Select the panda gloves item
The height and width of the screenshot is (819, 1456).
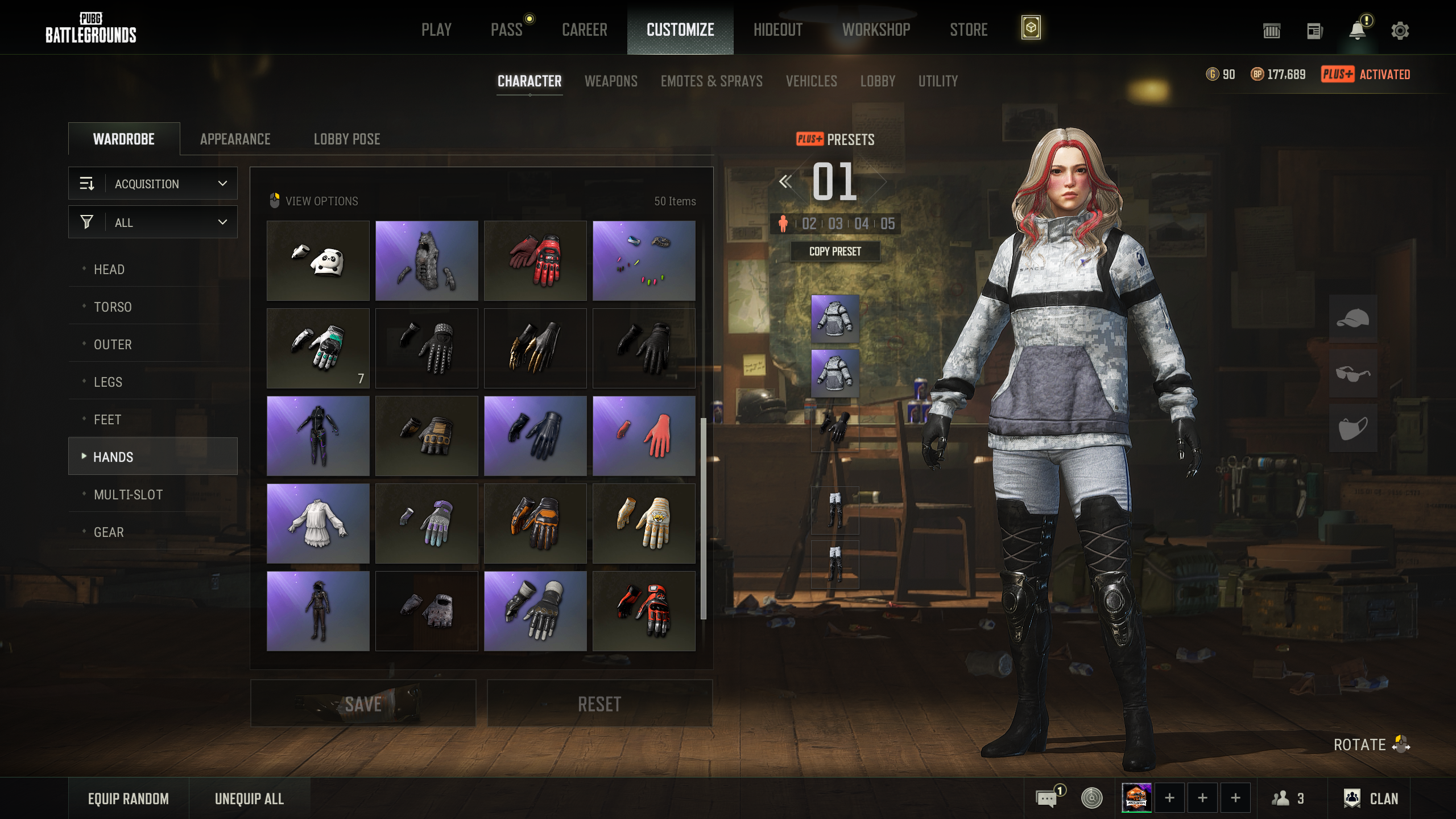[x=318, y=261]
